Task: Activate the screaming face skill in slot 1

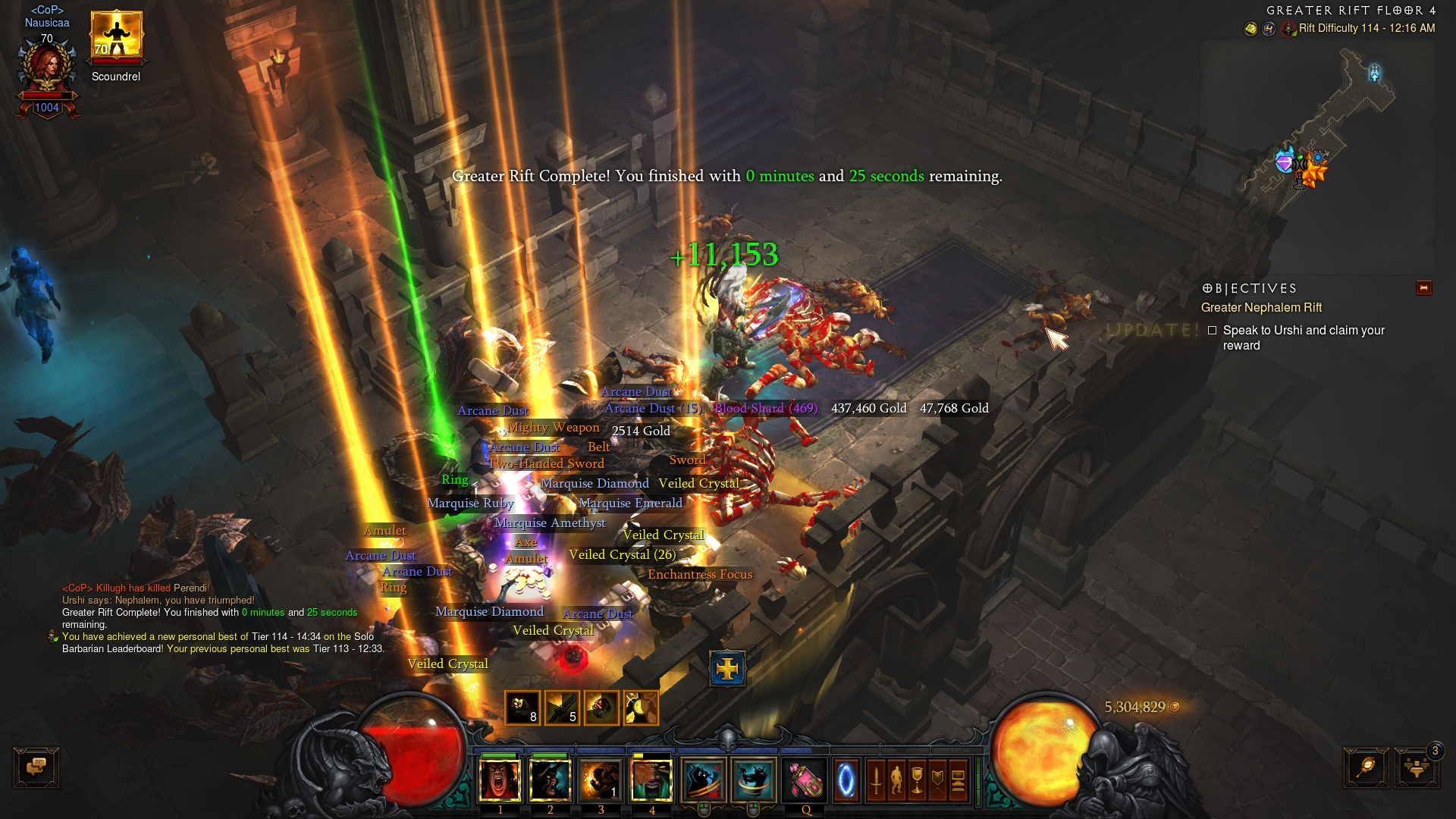Action: [x=500, y=780]
